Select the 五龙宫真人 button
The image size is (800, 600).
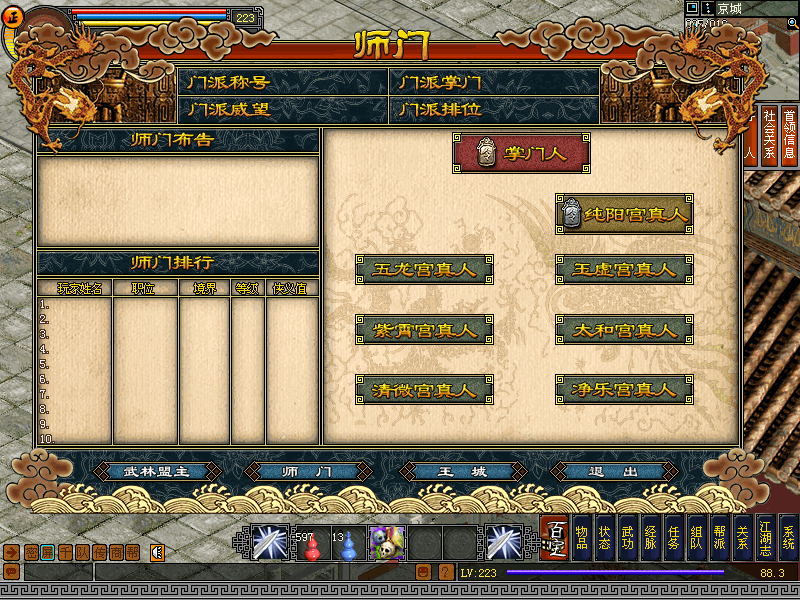(425, 269)
